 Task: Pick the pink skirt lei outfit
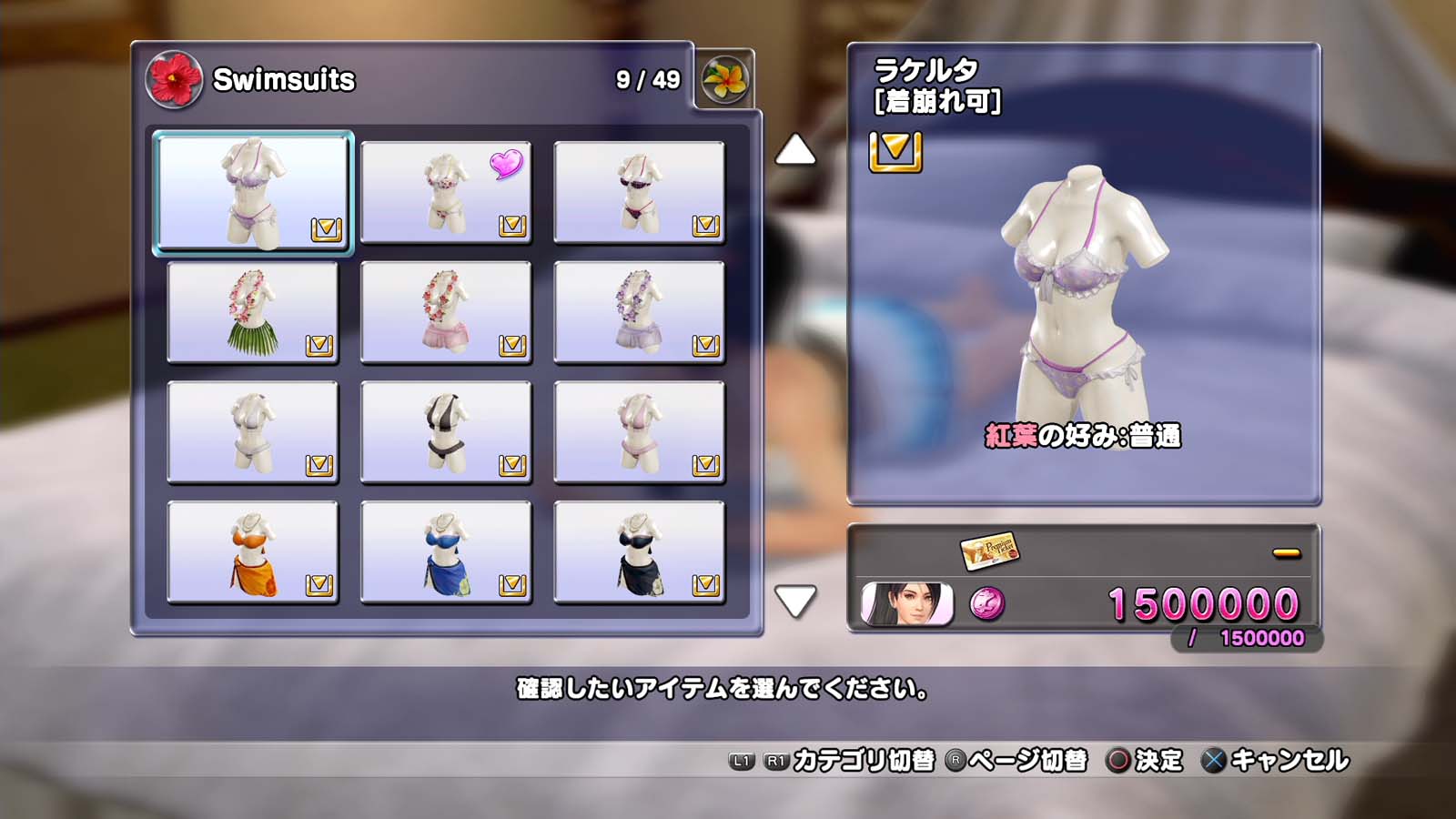(x=446, y=312)
